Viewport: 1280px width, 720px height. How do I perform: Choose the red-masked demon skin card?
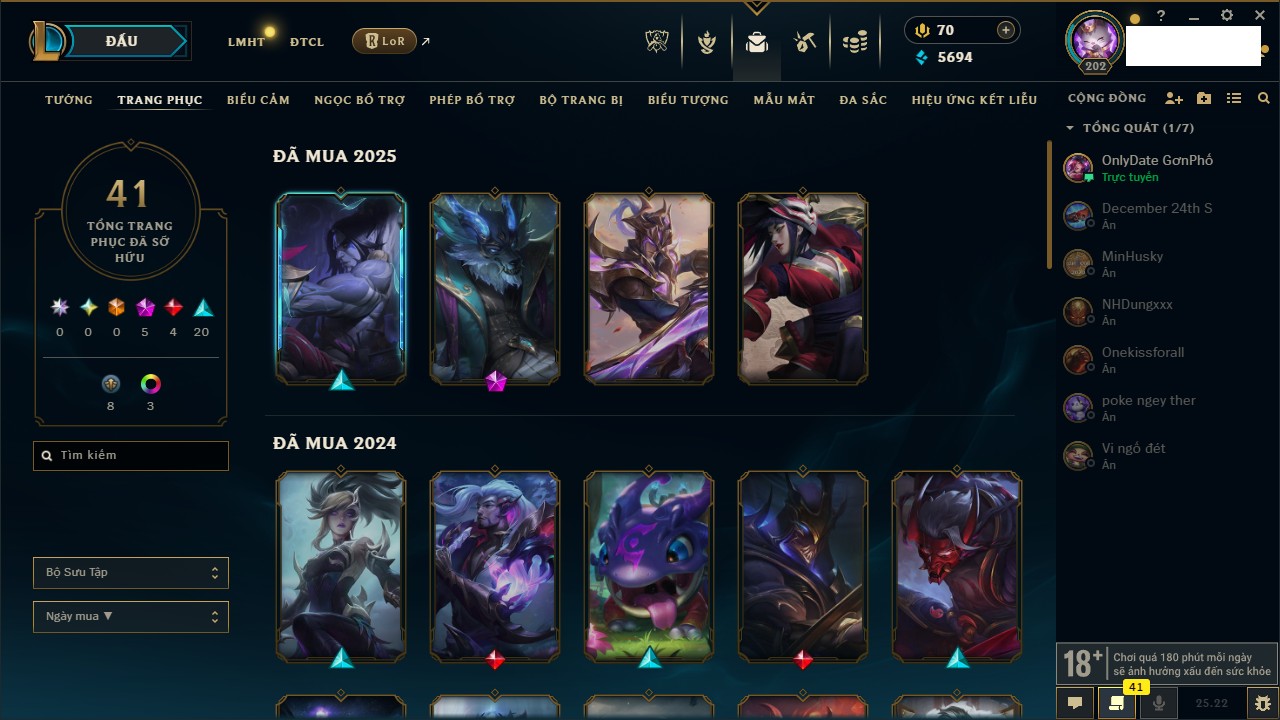[x=957, y=565]
